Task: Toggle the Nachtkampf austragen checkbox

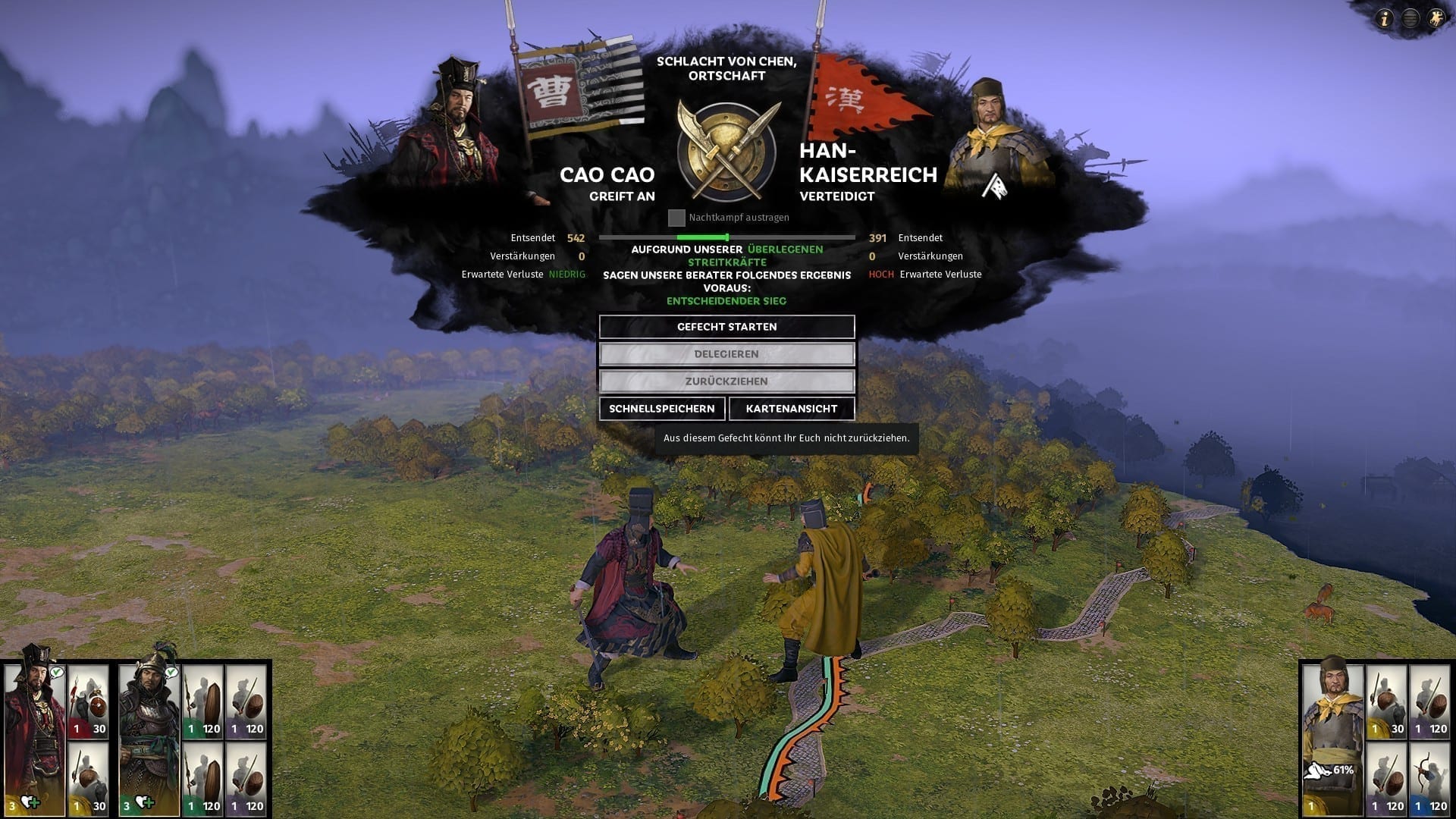Action: (676, 218)
